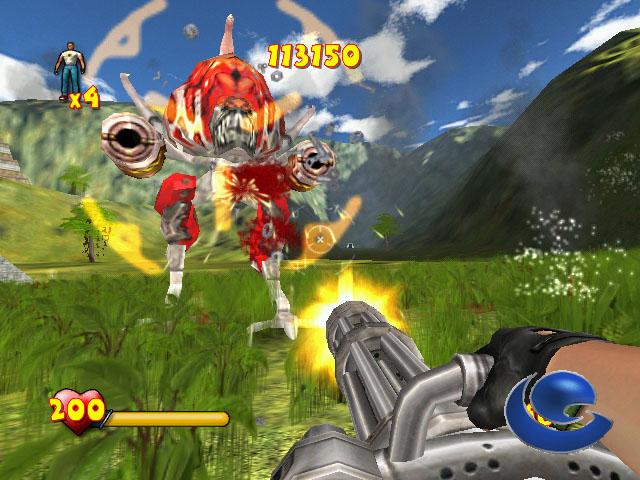Select the red heart health icon
Screen dimensions: 640x480
click(x=76, y=409)
